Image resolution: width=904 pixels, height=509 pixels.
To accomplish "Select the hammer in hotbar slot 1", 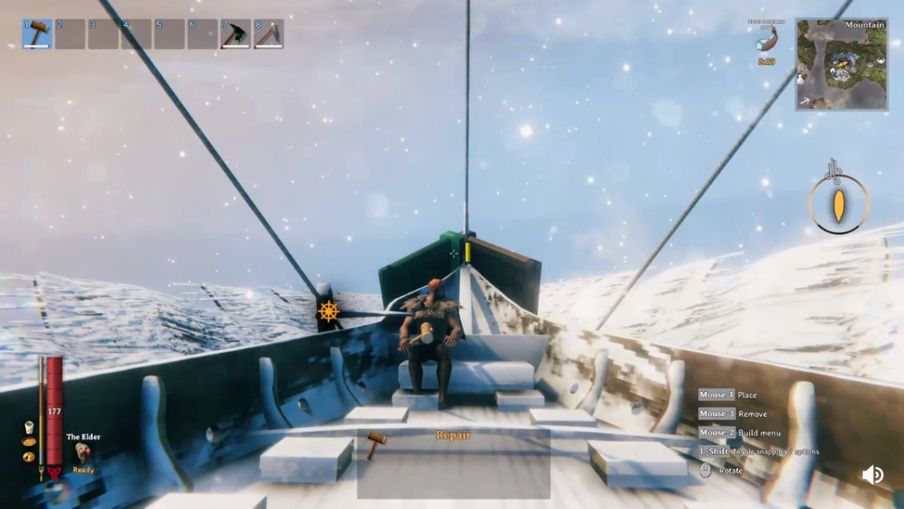I will click(38, 34).
